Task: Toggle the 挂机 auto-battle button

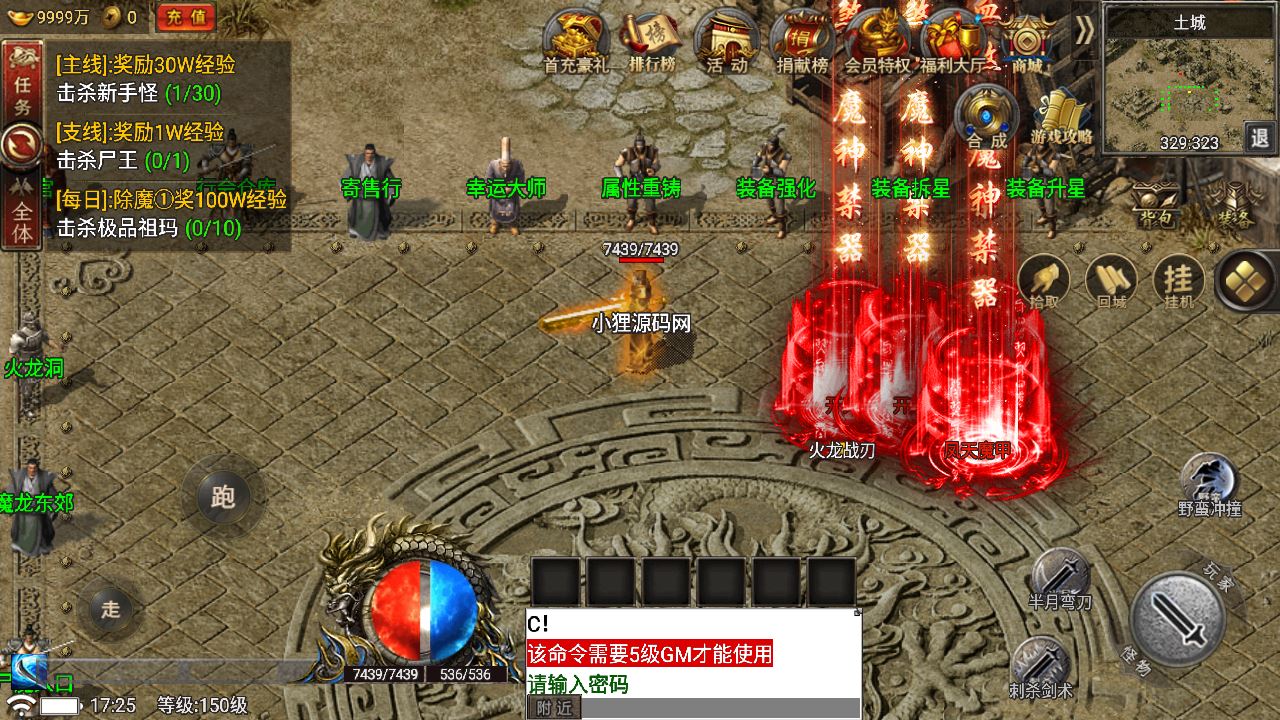Action: tap(1179, 280)
